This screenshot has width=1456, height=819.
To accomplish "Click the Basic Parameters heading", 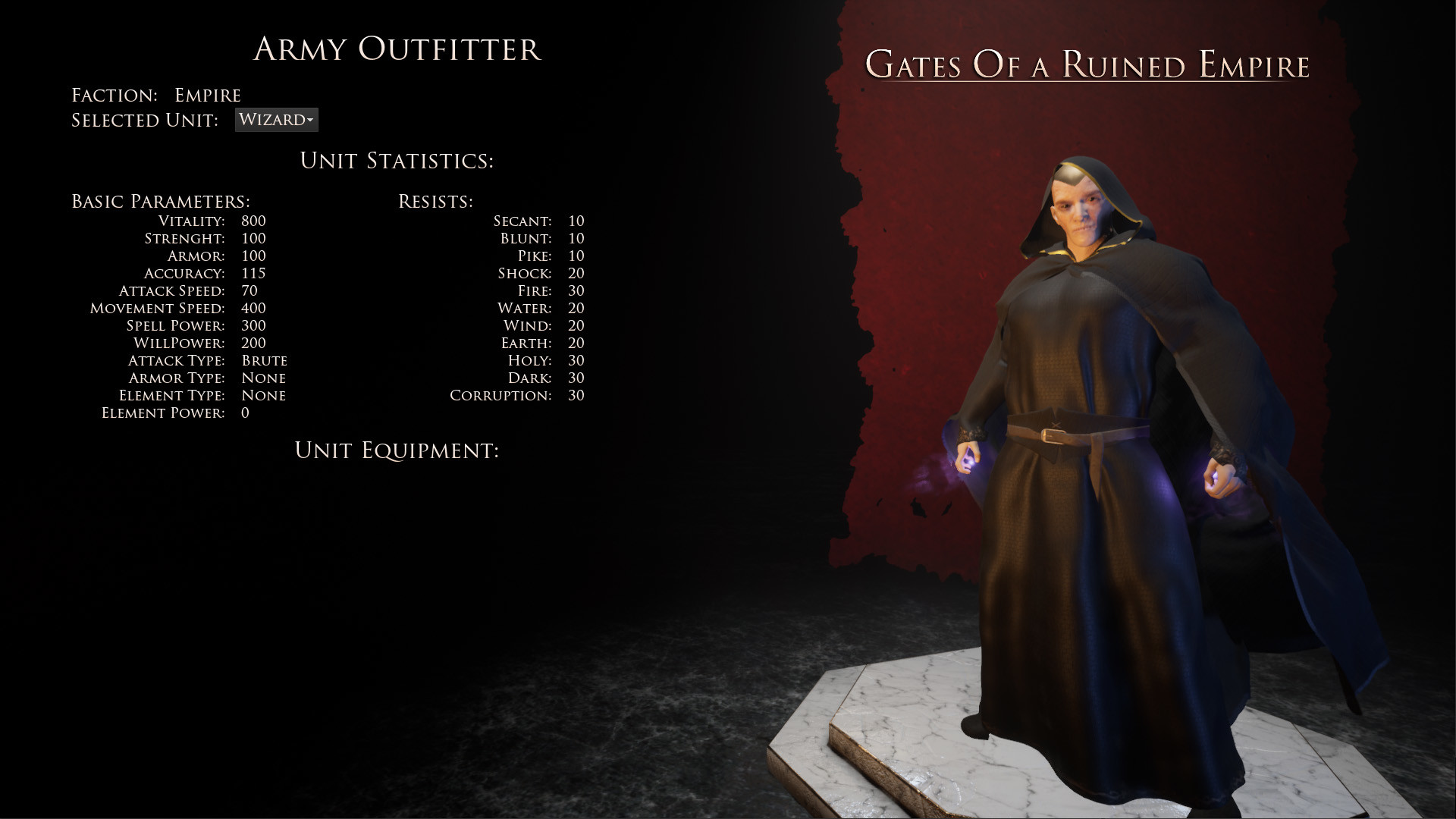I will 160,201.
